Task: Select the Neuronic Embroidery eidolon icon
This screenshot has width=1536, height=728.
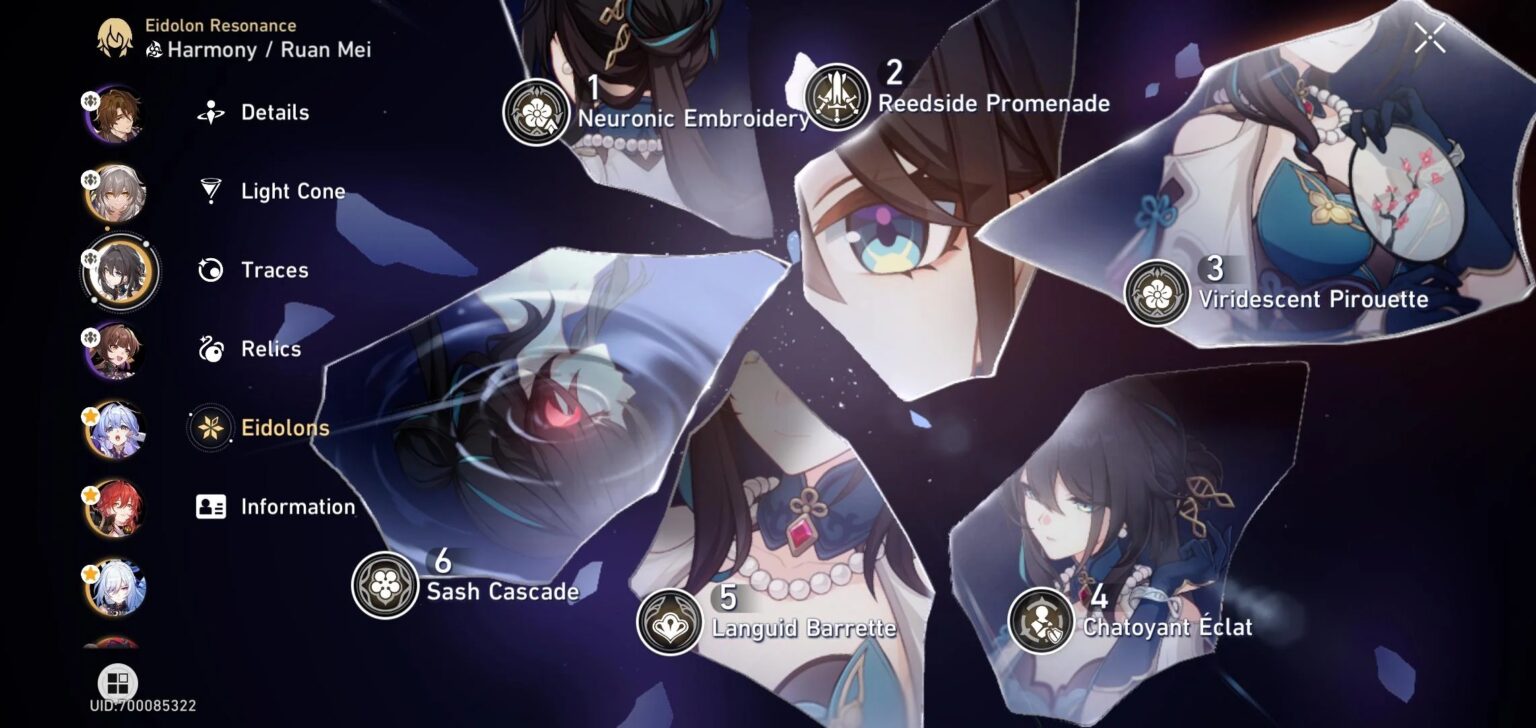Action: [537, 112]
